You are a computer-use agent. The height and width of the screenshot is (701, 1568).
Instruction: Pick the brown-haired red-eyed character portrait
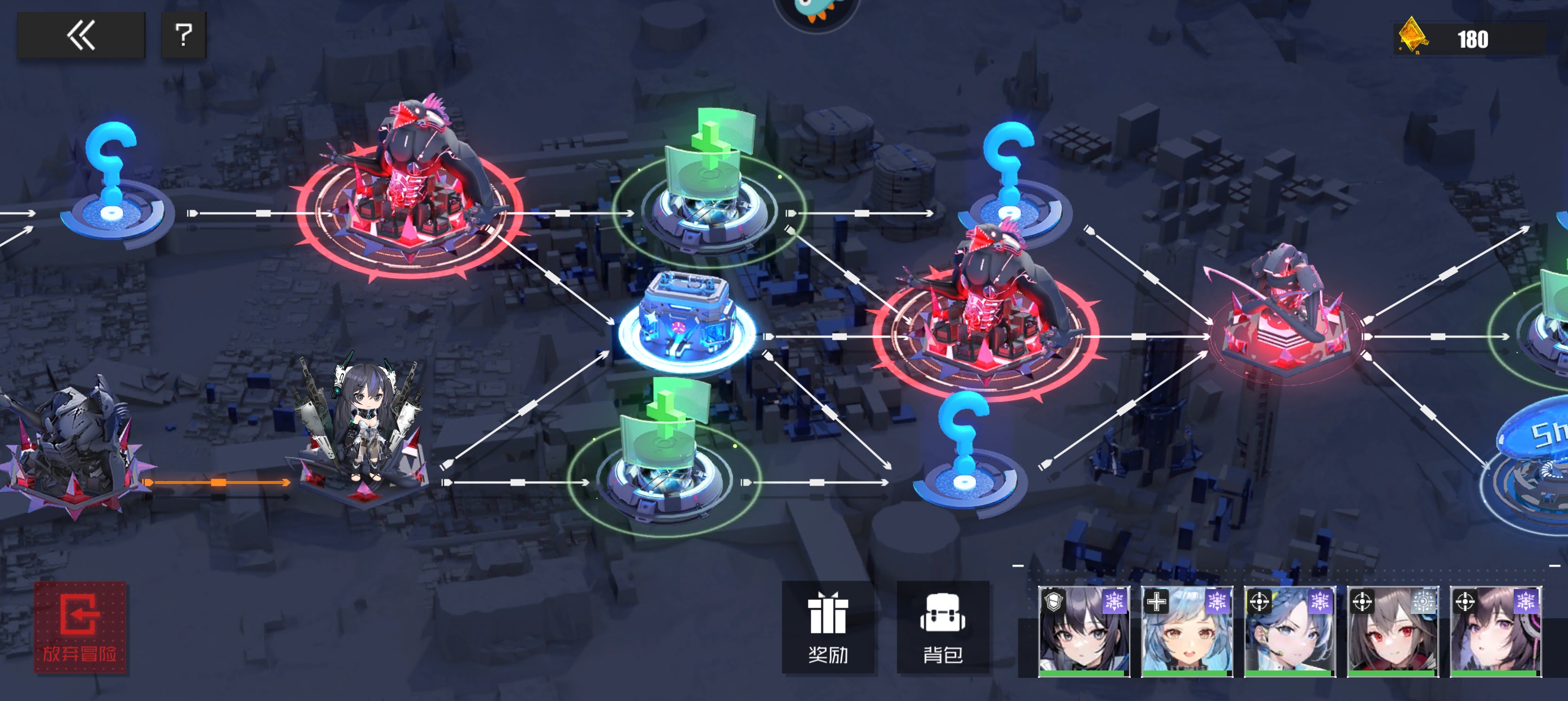[1392, 631]
